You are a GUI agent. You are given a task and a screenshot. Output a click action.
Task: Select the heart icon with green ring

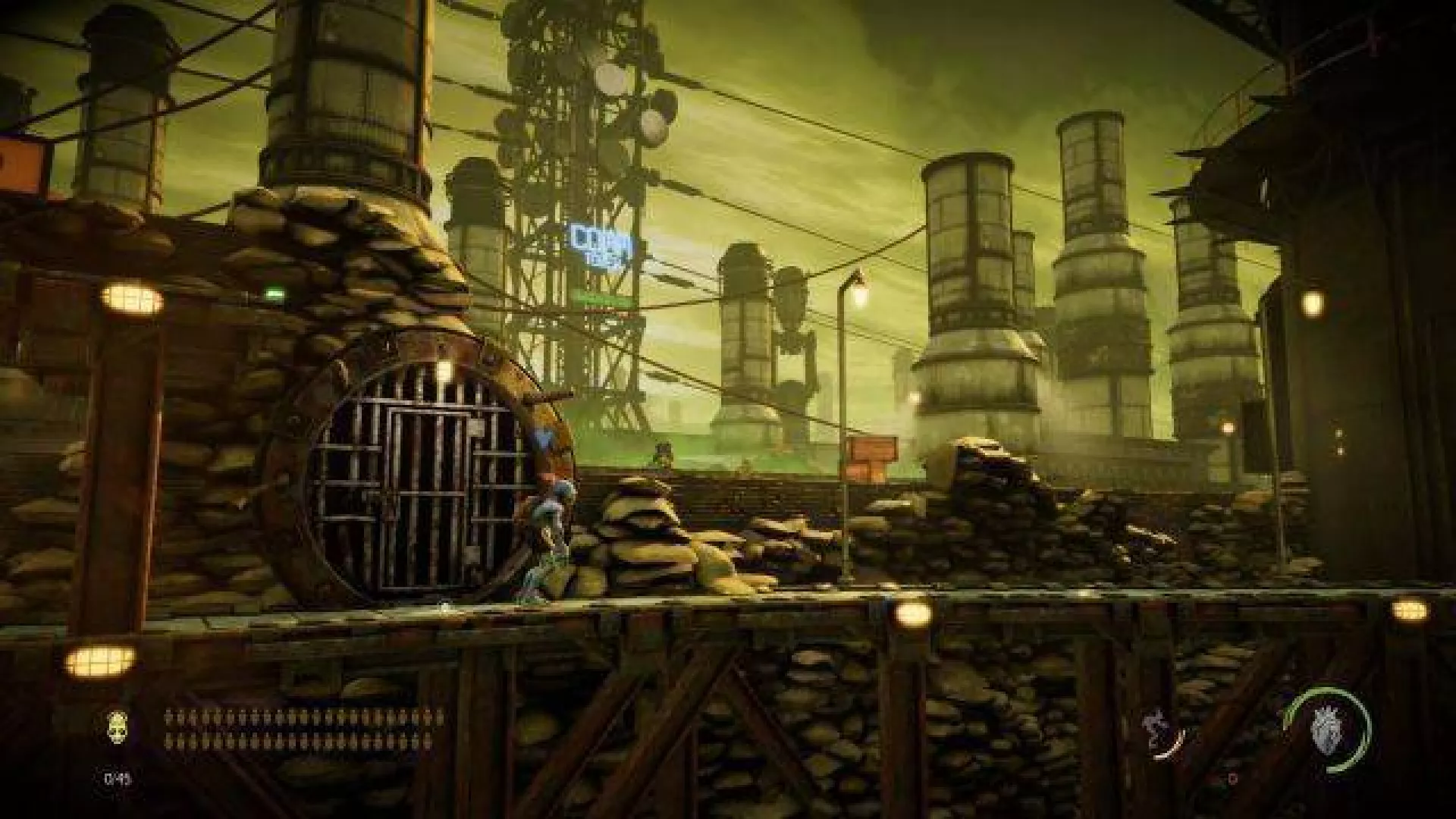pos(1326,728)
